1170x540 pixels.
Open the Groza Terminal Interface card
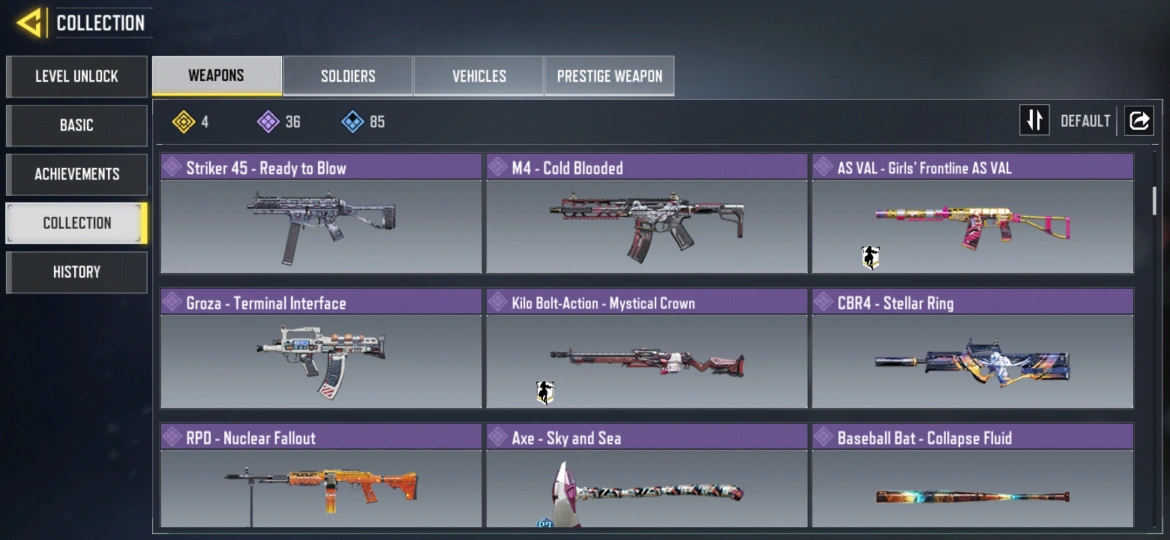(x=321, y=349)
